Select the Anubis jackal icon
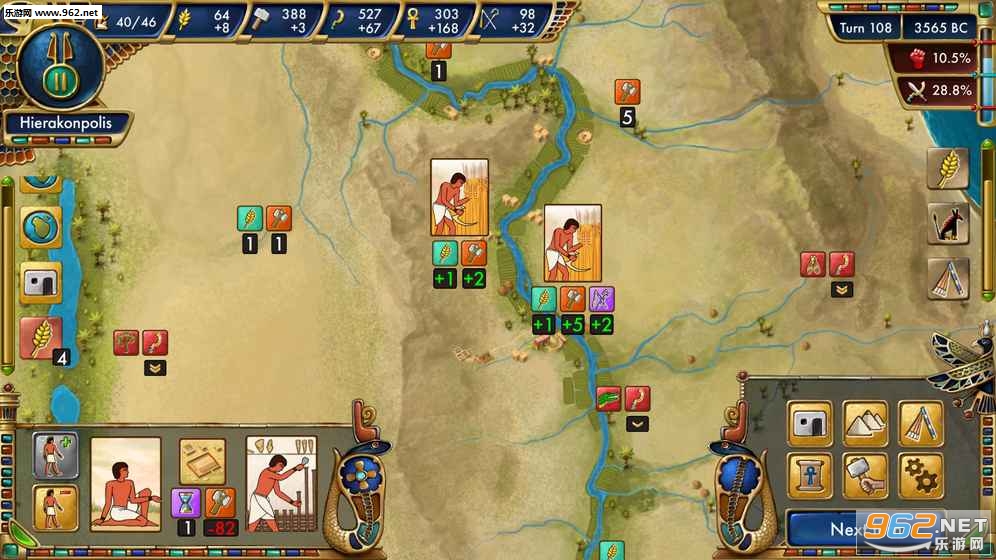This screenshot has height=560, width=996. (947, 224)
